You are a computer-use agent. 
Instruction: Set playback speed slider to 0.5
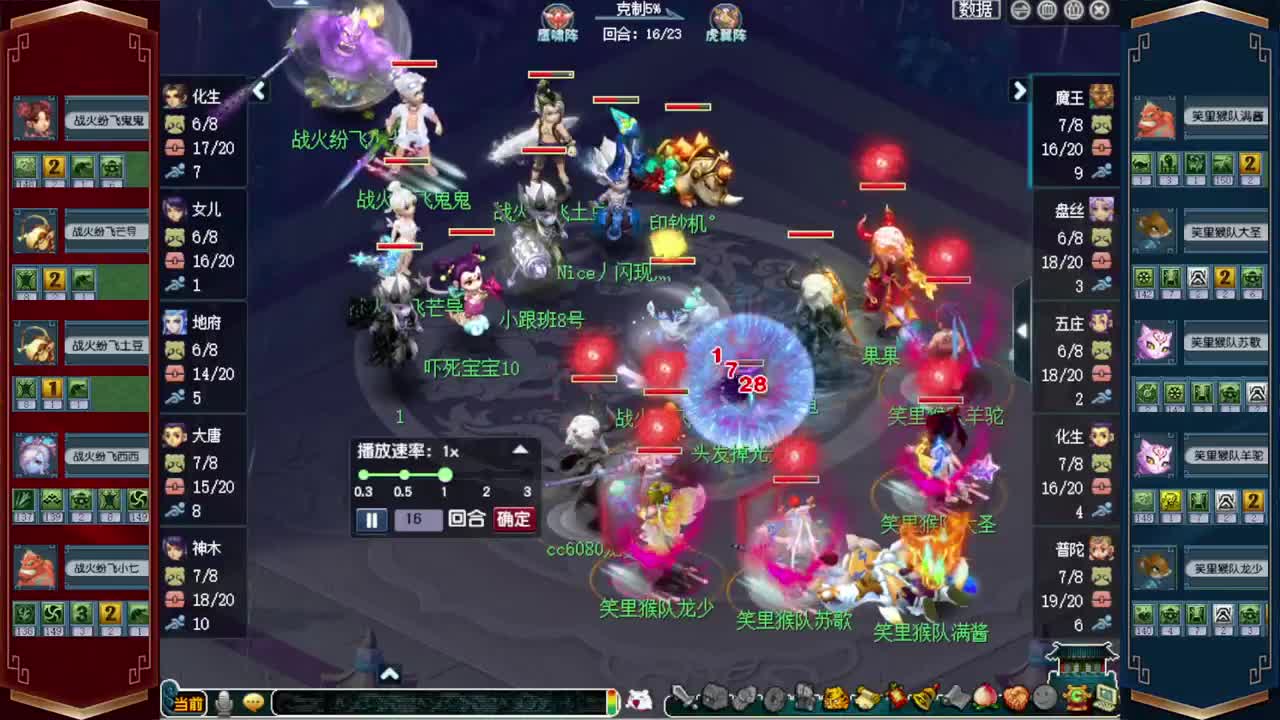pos(402,477)
